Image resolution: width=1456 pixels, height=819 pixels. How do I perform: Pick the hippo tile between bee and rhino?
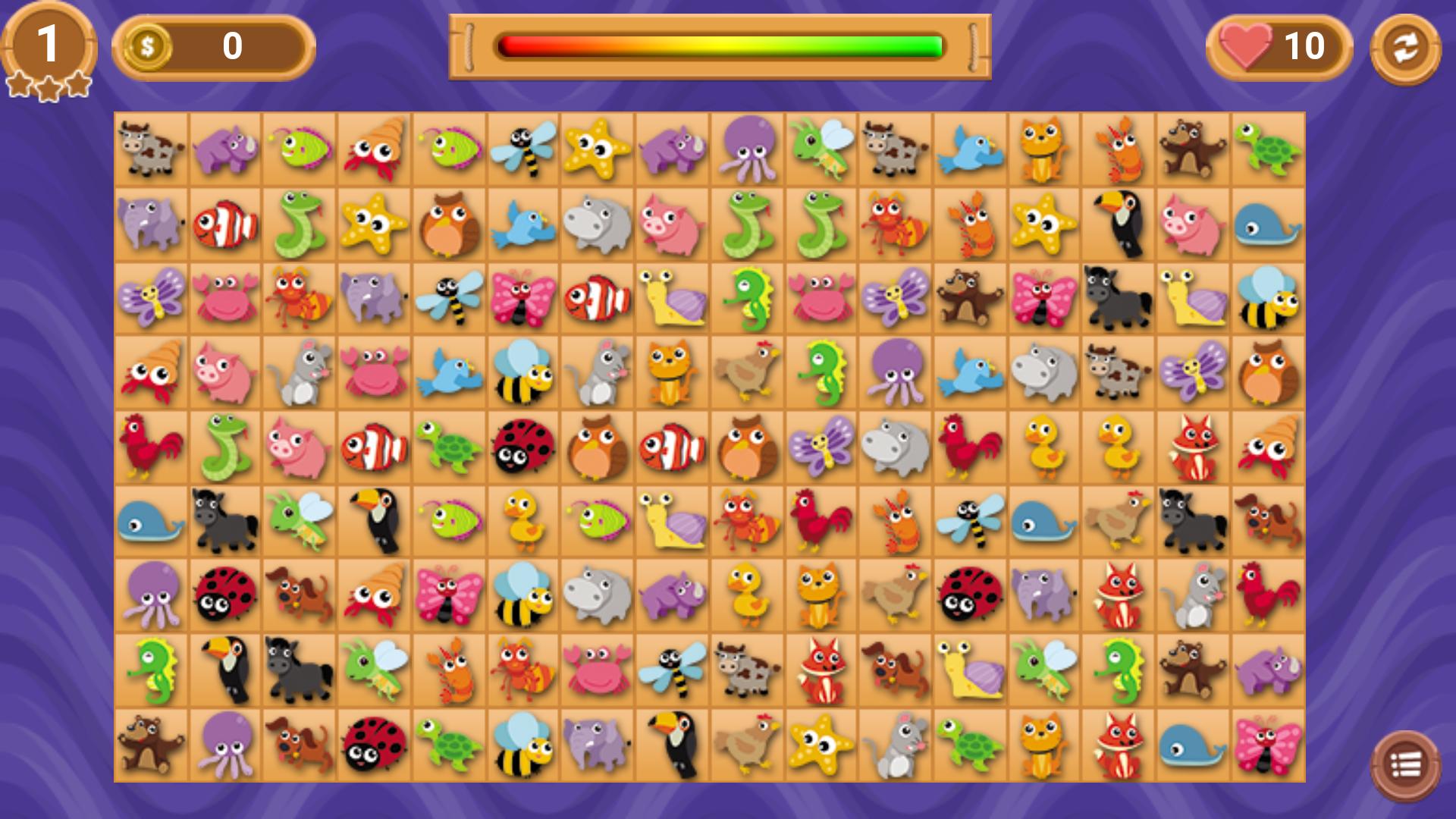pos(598,595)
